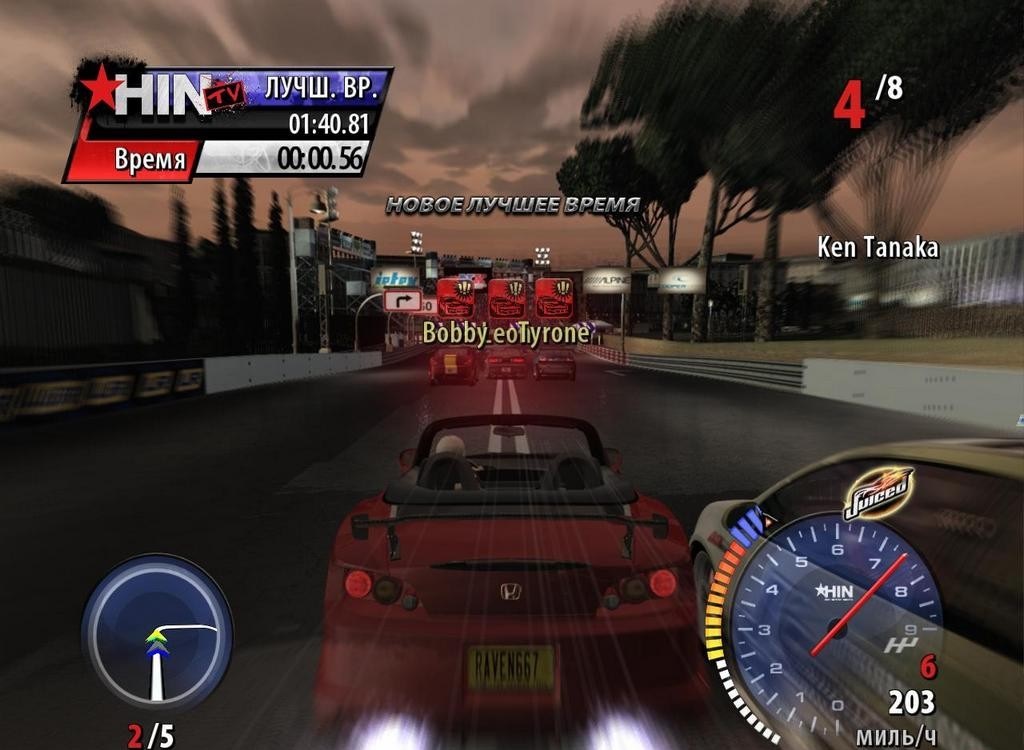Select the red opponent marker above Tyrone
This screenshot has width=1024, height=750.
pyautogui.click(x=553, y=298)
